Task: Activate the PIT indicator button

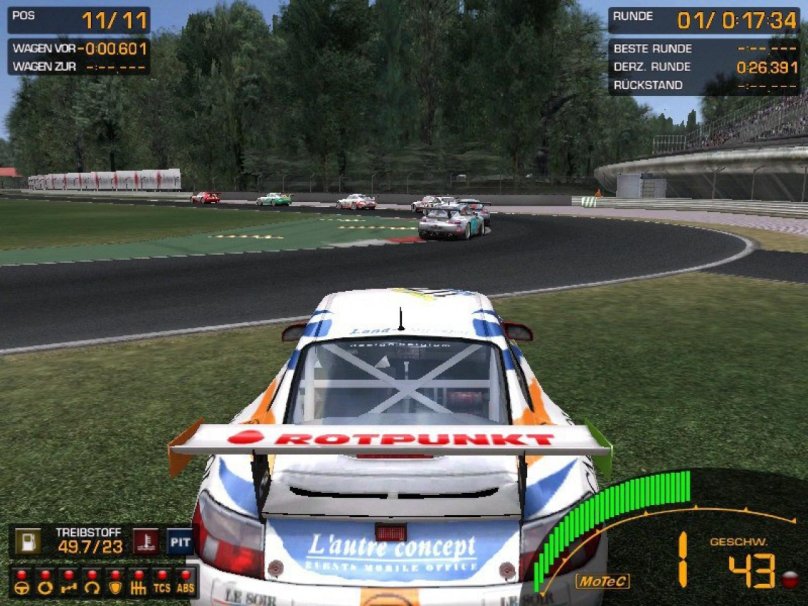Action: click(180, 541)
